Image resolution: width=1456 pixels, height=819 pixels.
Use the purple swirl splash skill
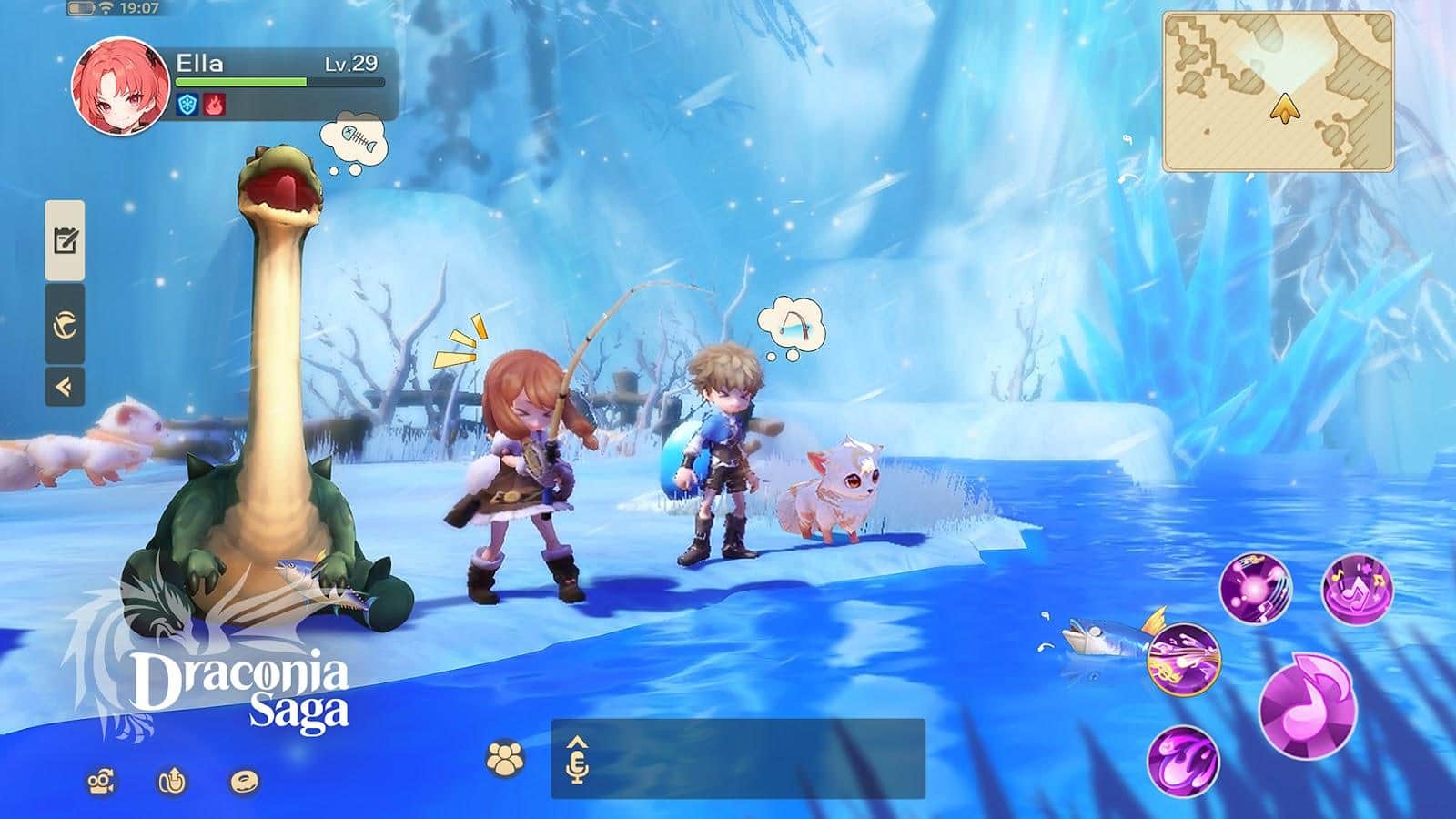point(1182,762)
